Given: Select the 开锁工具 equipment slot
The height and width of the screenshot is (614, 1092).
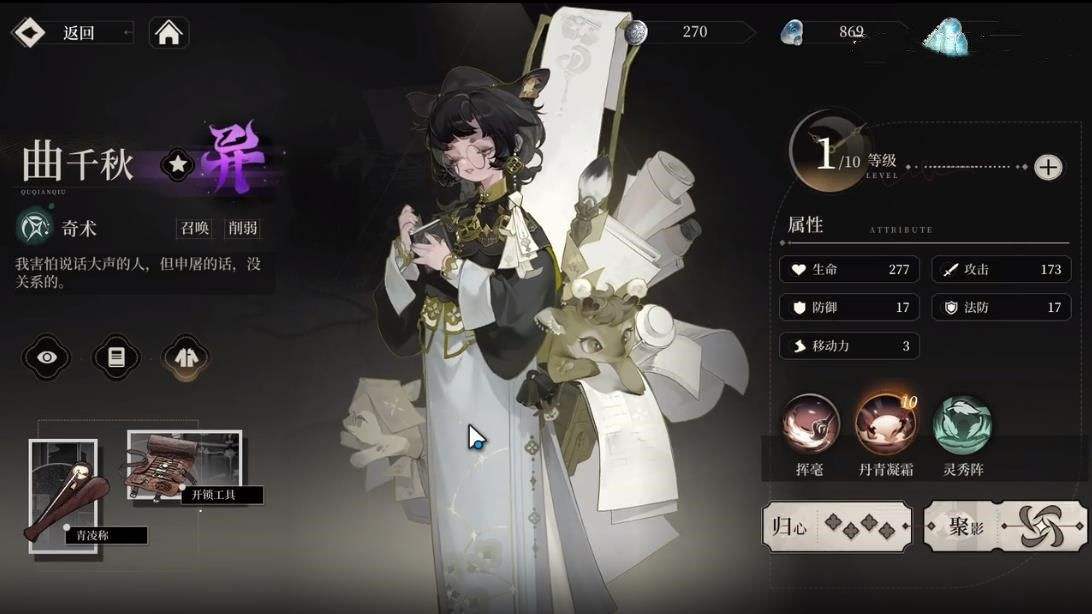Looking at the screenshot, I should (x=184, y=465).
